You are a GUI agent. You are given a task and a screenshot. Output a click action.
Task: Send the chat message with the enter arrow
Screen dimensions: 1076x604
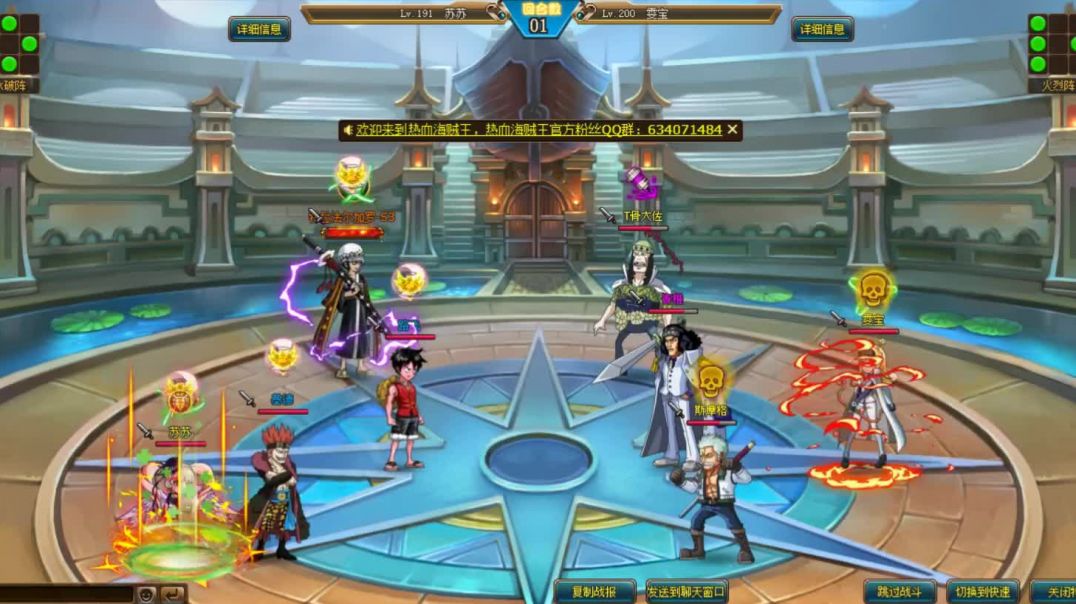174,595
